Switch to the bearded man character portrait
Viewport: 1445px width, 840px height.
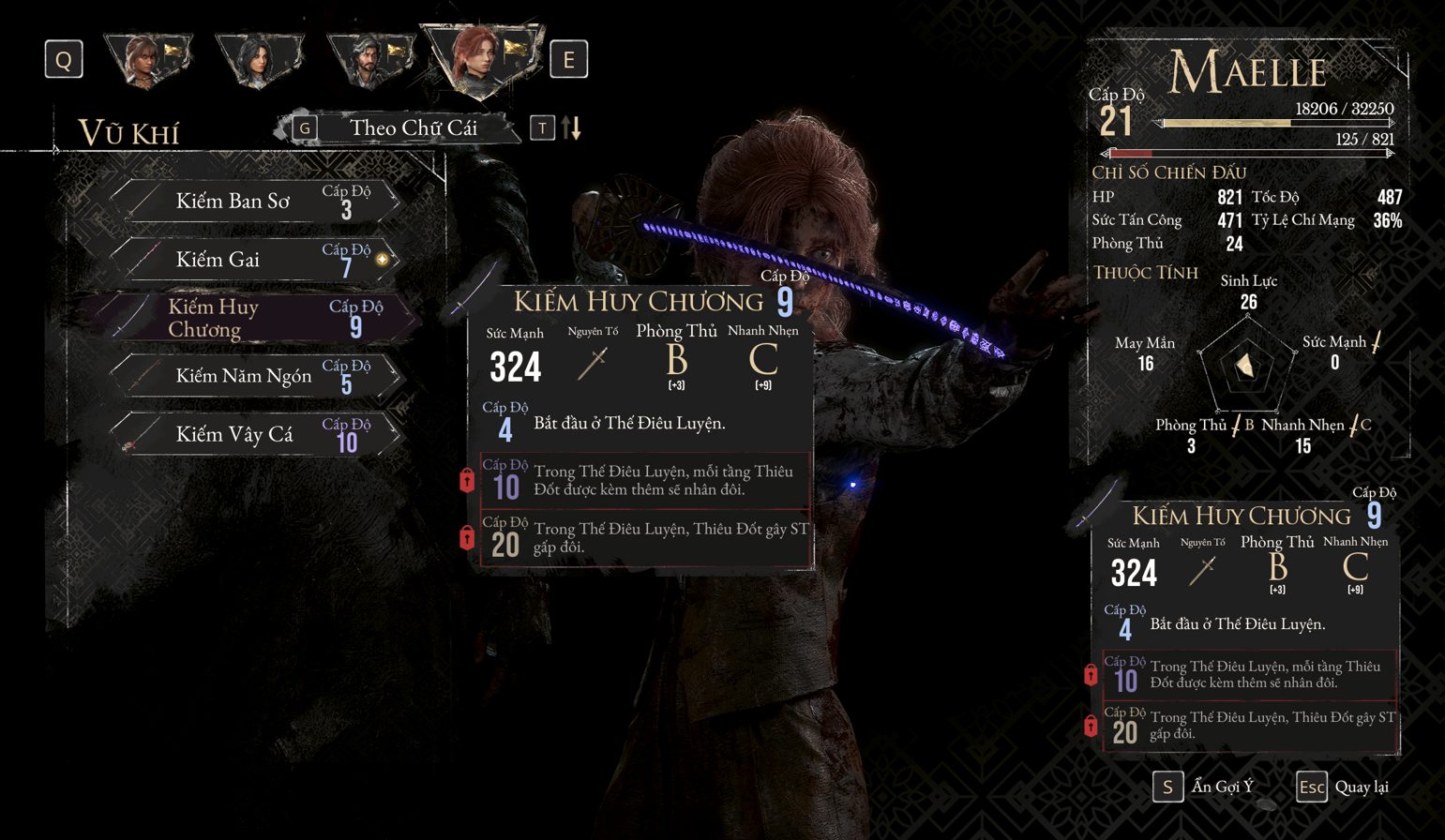pyautogui.click(x=370, y=60)
